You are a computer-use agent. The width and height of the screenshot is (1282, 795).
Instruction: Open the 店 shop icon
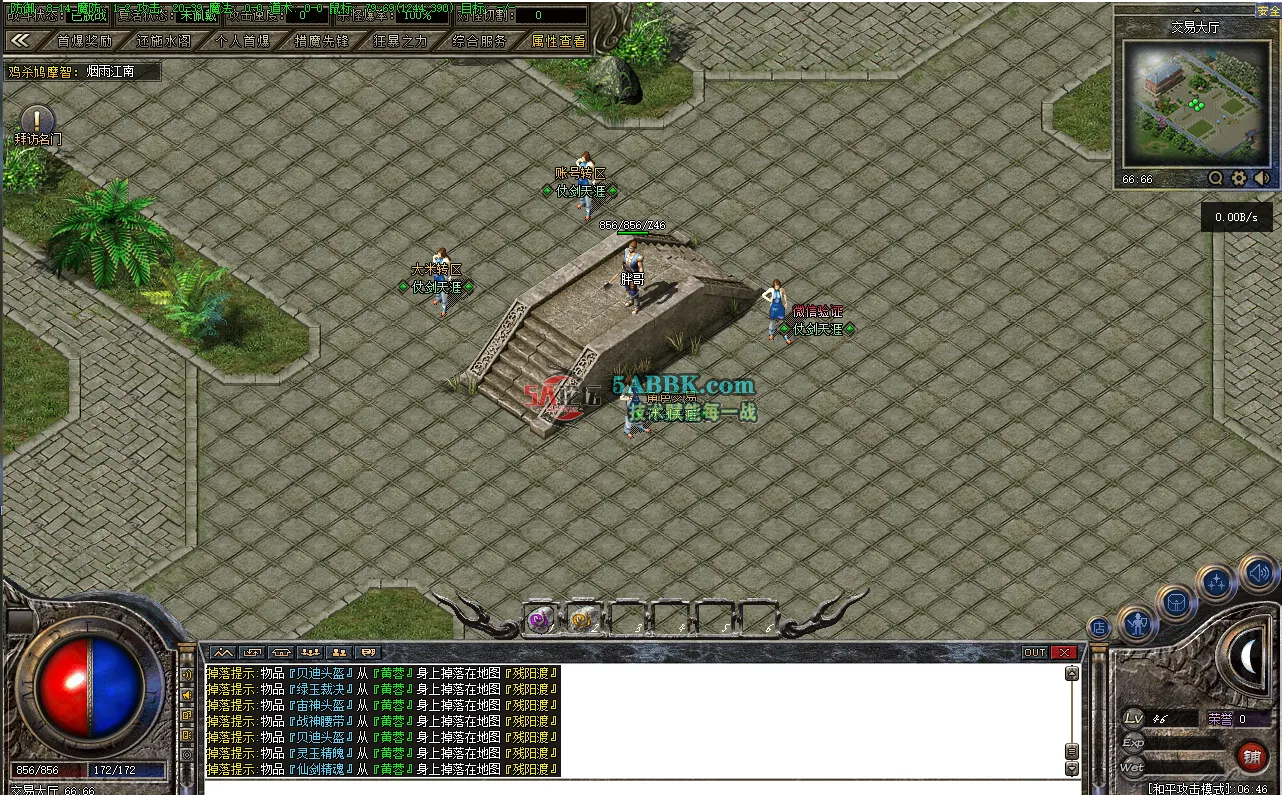coord(1098,626)
